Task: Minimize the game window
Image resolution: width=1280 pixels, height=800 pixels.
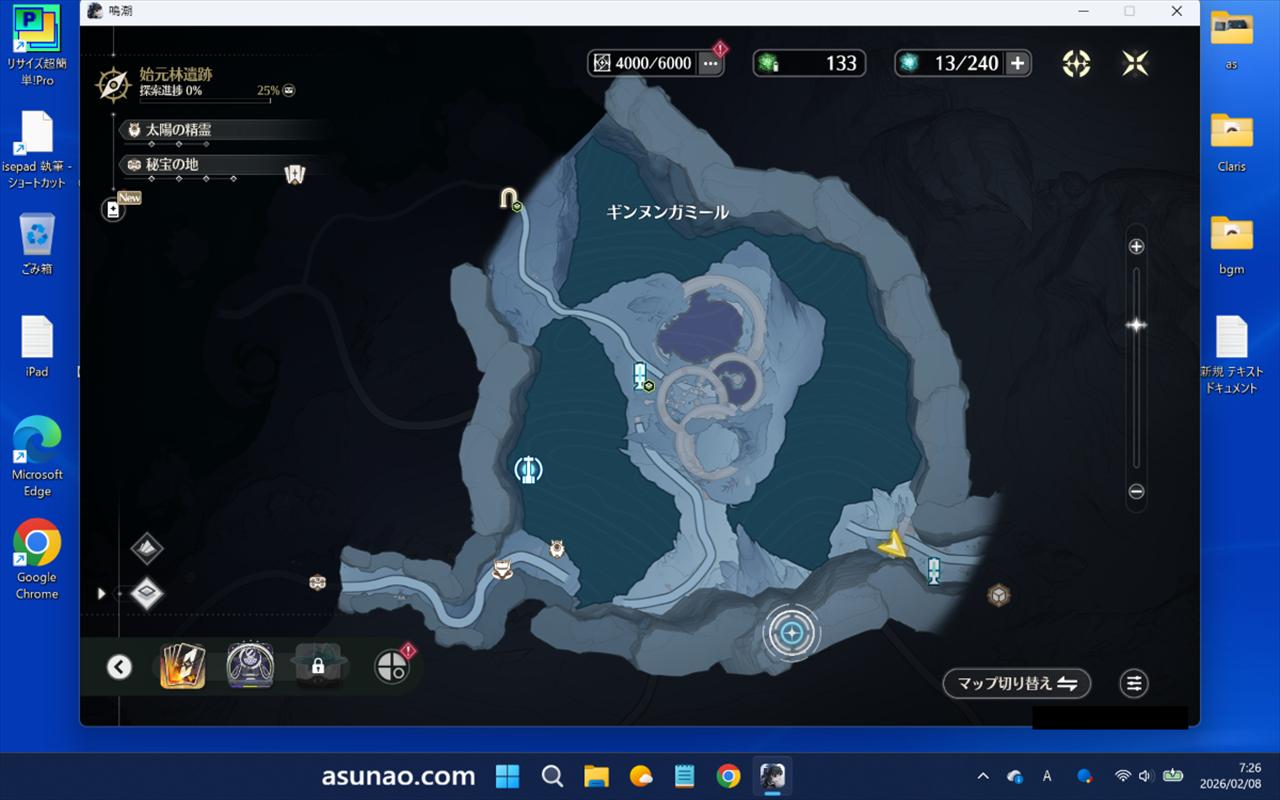Action: pos(1083,11)
